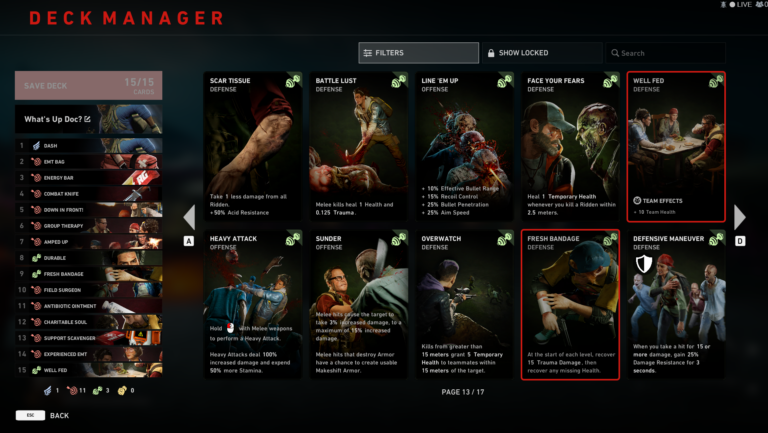Go to the previous card page arrow
Screen dimensions: 768x433
click(x=189, y=217)
